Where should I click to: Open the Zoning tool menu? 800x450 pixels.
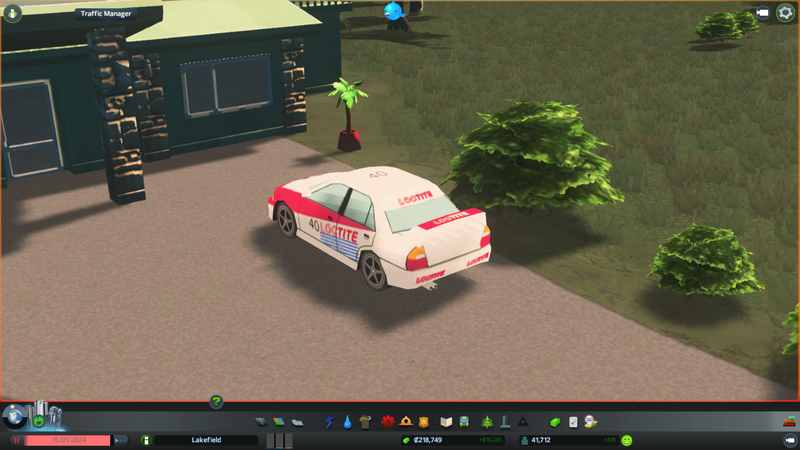coord(279,422)
